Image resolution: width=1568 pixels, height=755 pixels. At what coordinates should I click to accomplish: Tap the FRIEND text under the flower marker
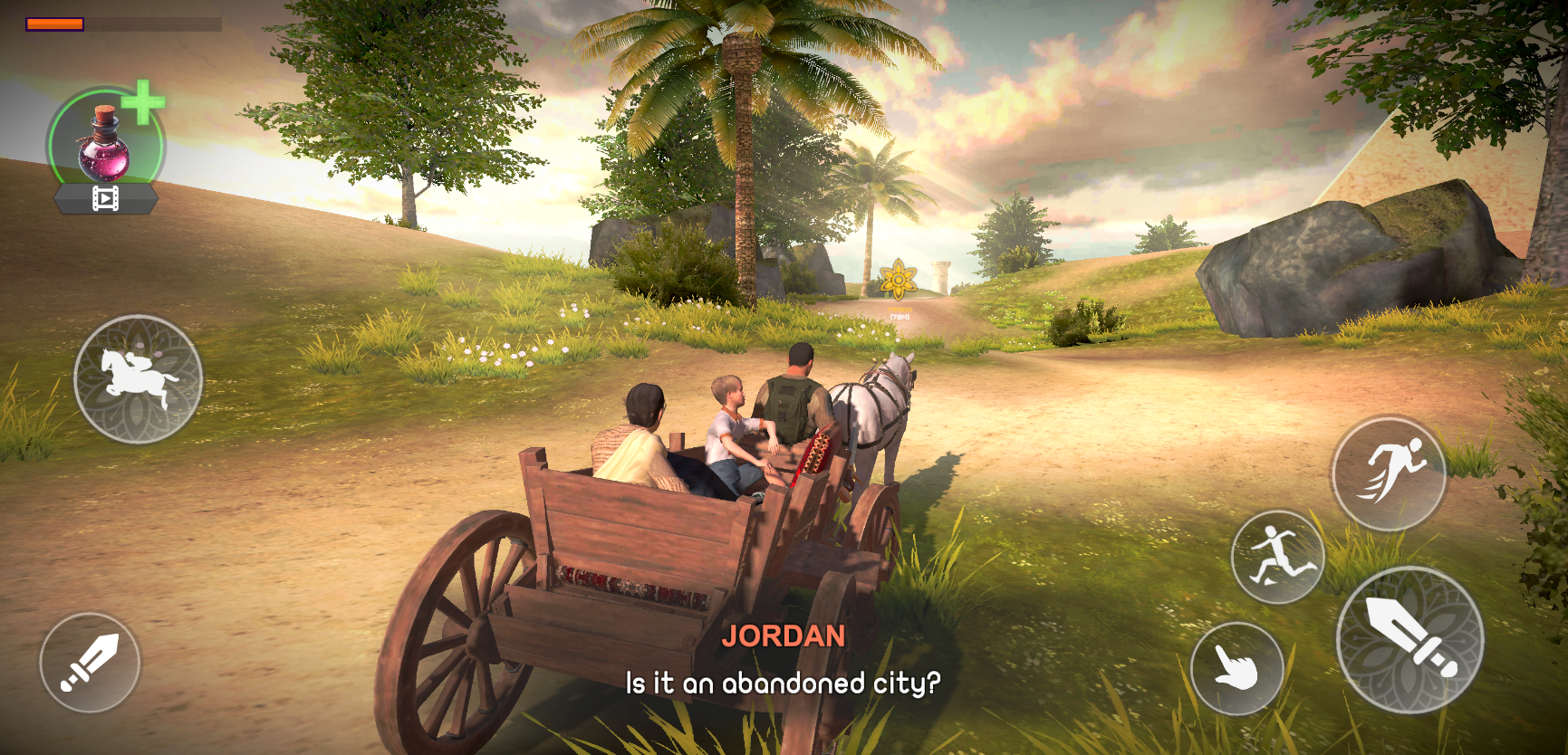point(899,309)
